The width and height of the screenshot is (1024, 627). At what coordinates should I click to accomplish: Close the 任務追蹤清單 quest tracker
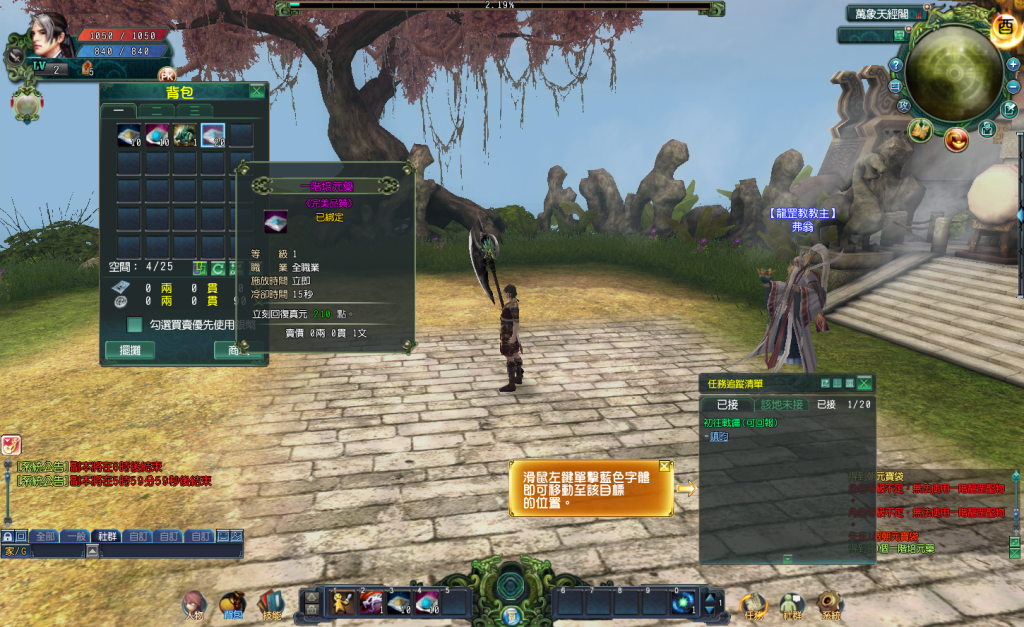point(865,383)
